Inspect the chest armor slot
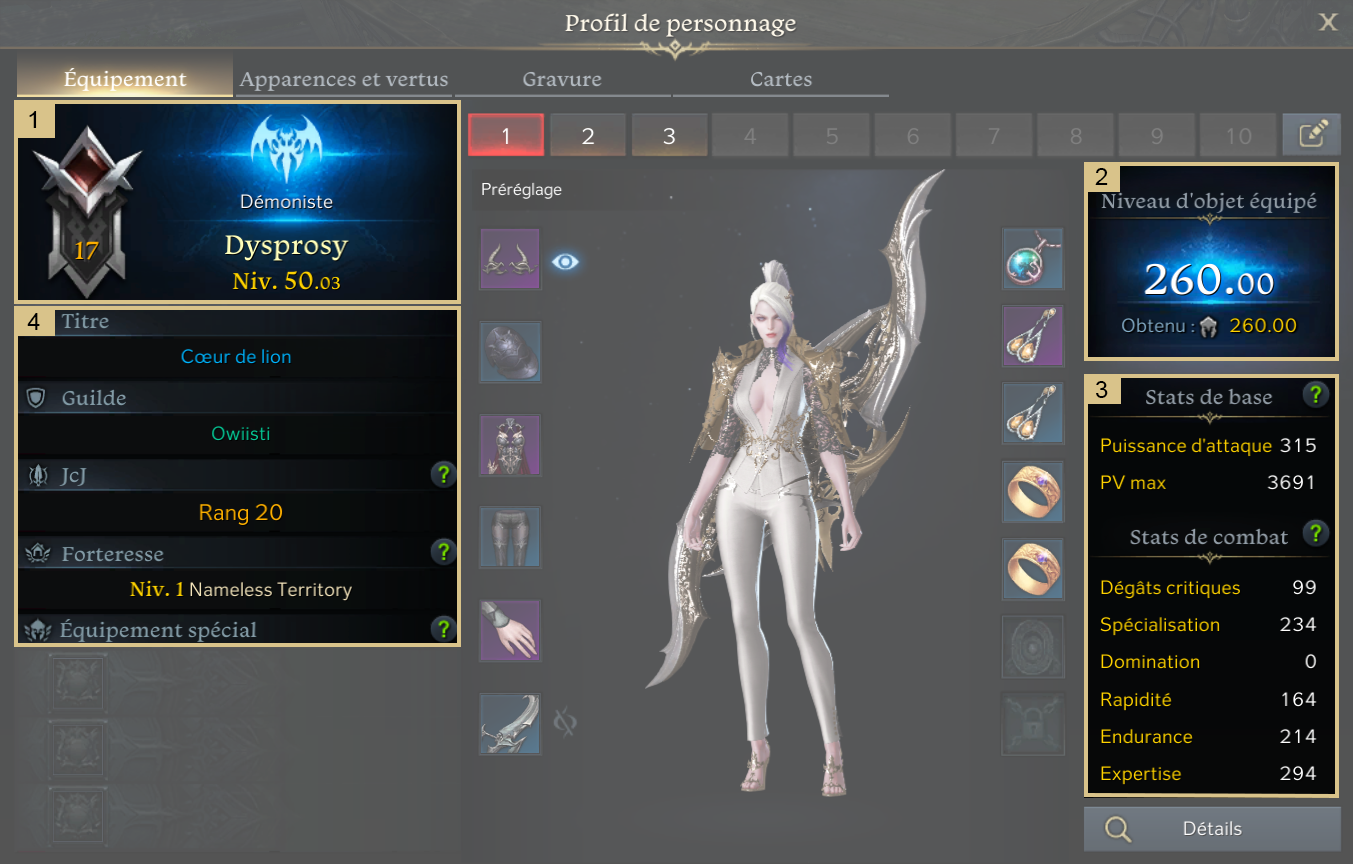The height and width of the screenshot is (864, 1353). (x=510, y=445)
